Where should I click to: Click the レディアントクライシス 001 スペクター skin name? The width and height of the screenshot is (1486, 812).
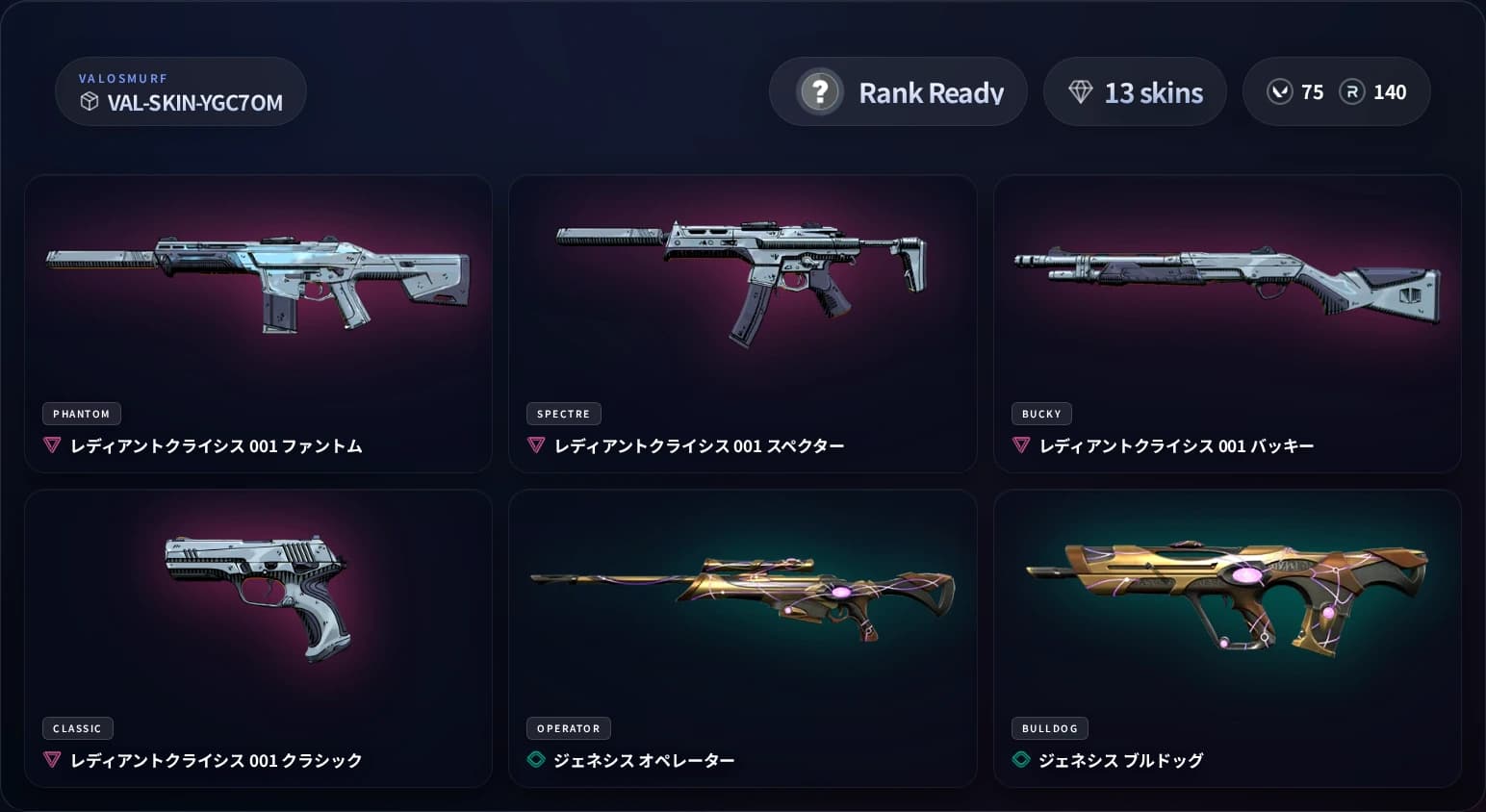click(x=698, y=445)
